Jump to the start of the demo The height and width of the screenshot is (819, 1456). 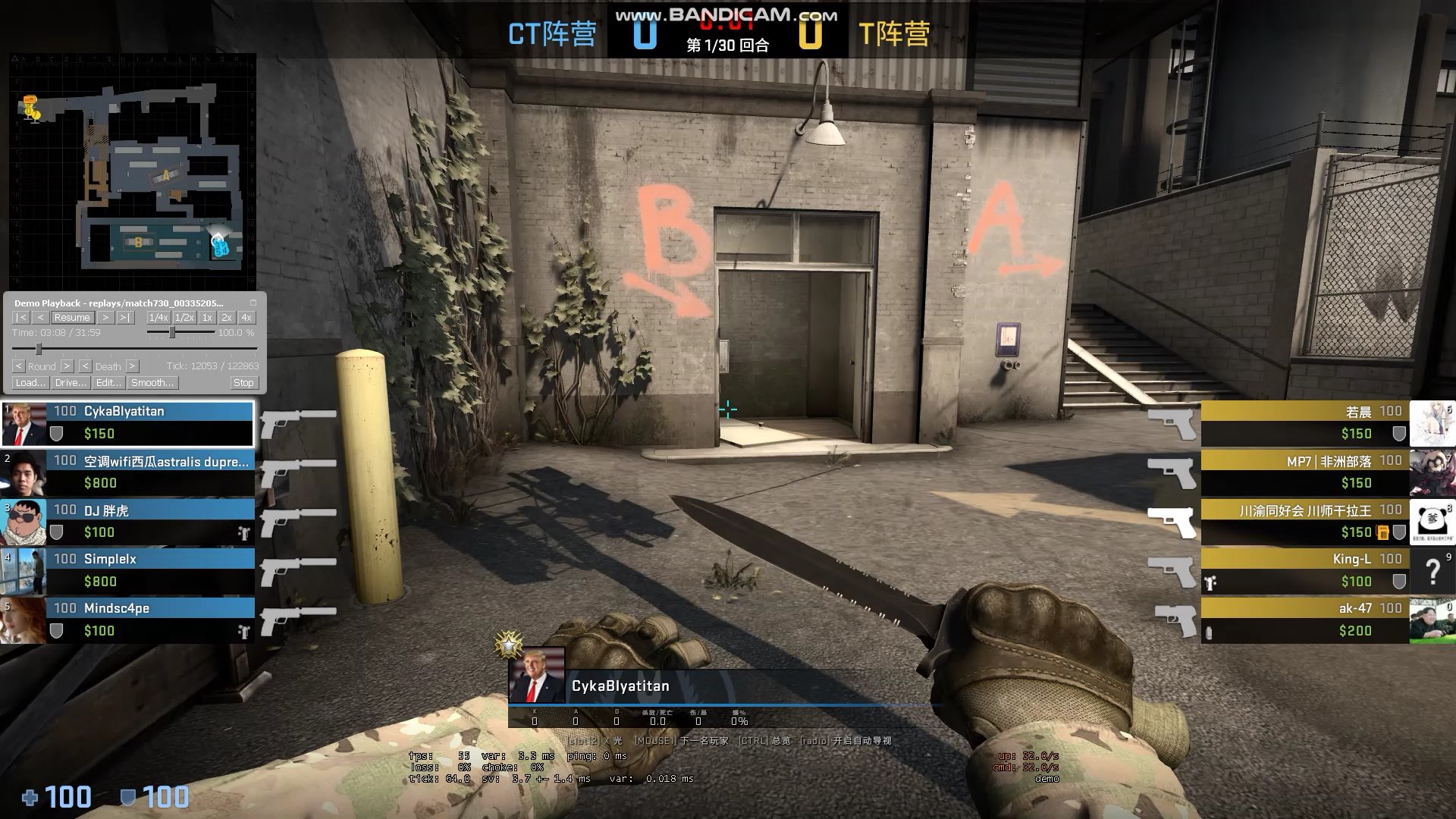(x=22, y=318)
